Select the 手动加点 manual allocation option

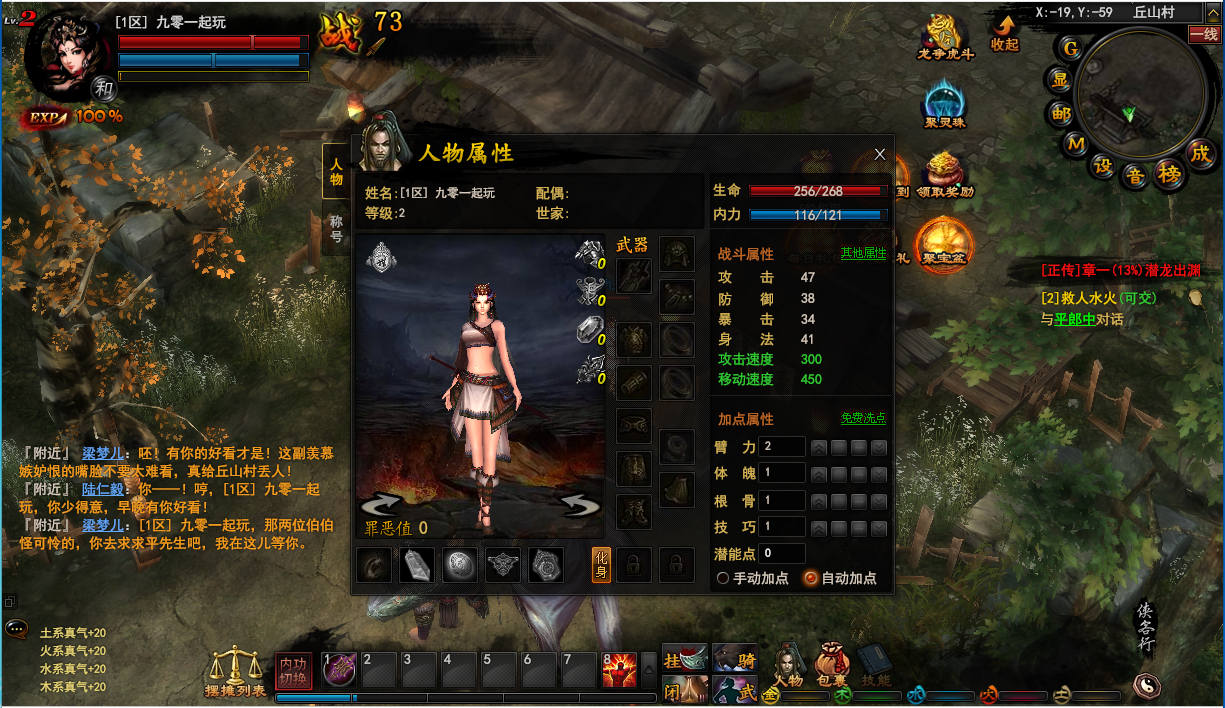point(724,578)
